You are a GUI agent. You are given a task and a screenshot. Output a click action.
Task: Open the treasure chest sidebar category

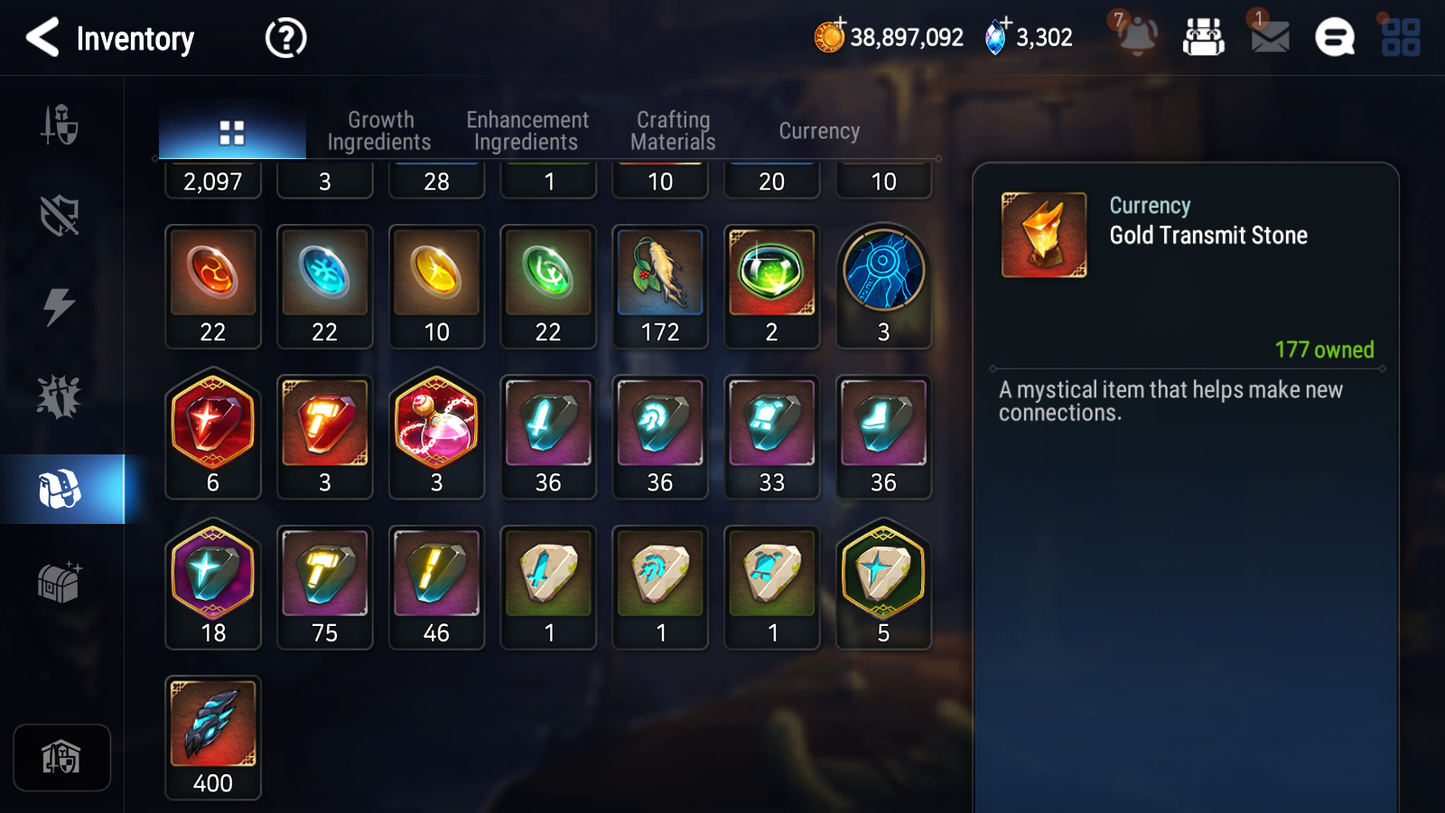click(x=60, y=581)
